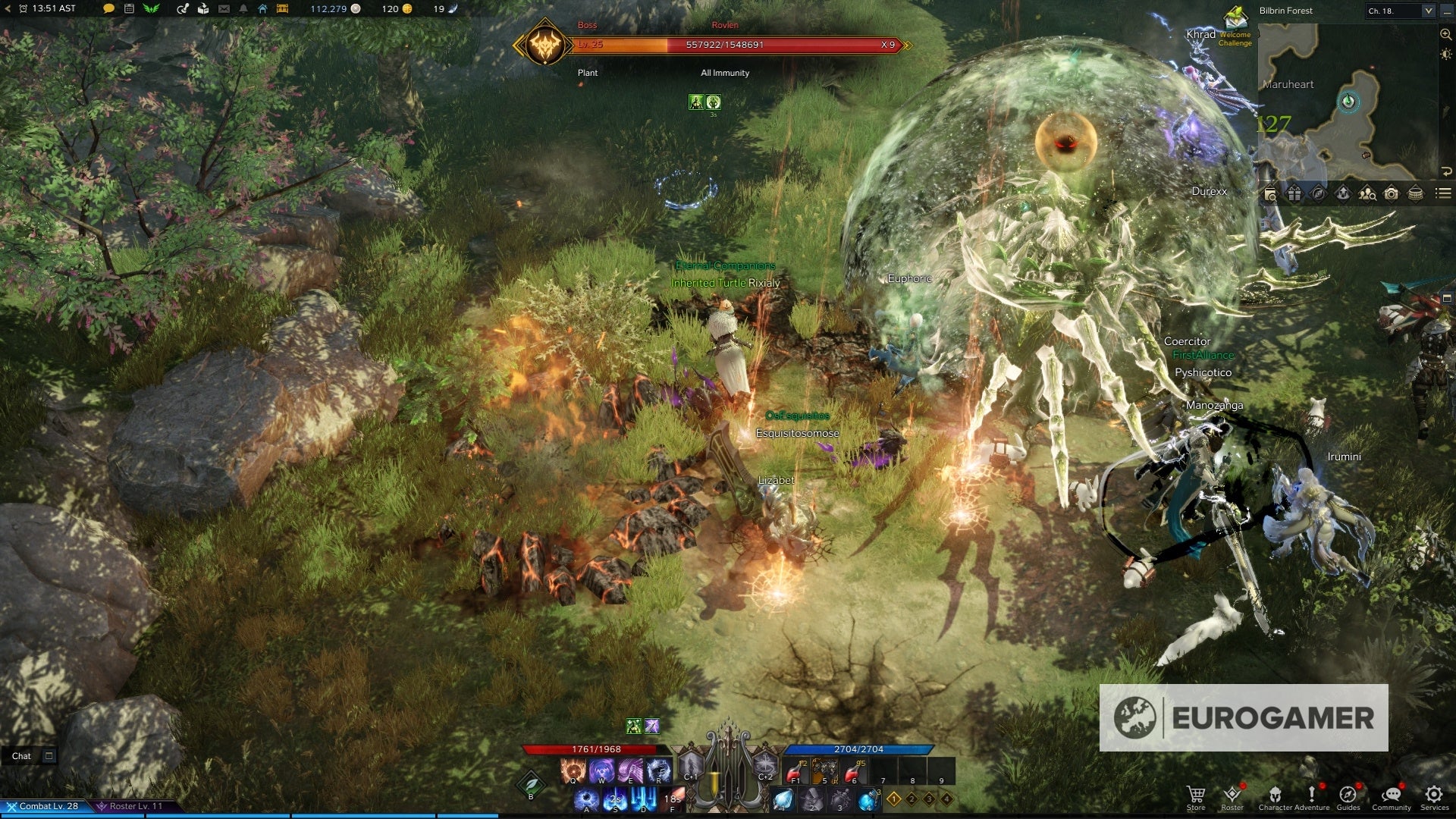Open the Character menu
The height and width of the screenshot is (819, 1456).
pos(1275,795)
